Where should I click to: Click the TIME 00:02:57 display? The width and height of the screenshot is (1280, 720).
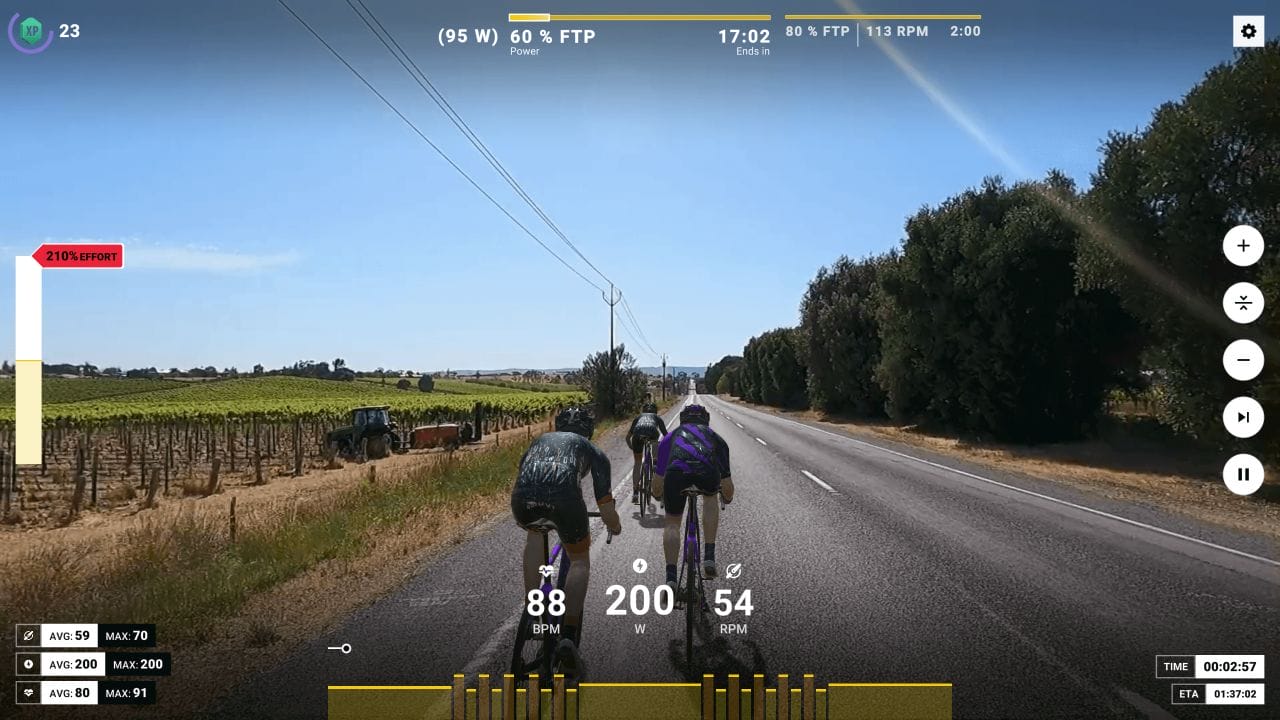click(1212, 666)
